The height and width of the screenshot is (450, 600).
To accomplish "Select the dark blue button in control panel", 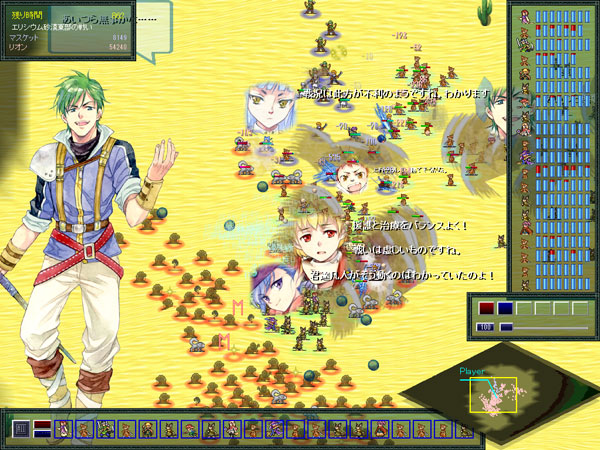I will [505, 309].
